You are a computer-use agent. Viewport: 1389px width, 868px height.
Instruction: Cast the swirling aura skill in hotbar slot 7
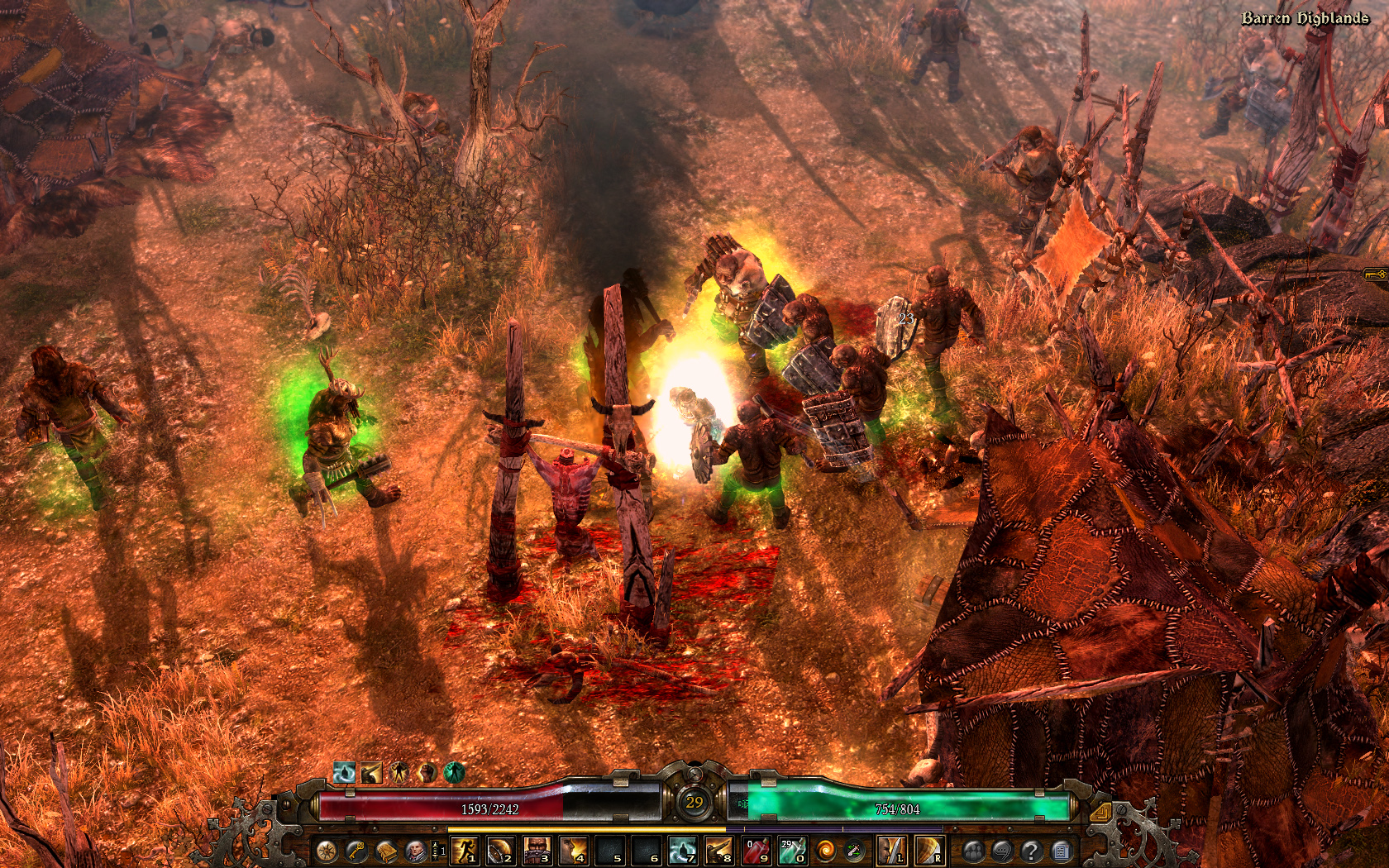tap(682, 850)
